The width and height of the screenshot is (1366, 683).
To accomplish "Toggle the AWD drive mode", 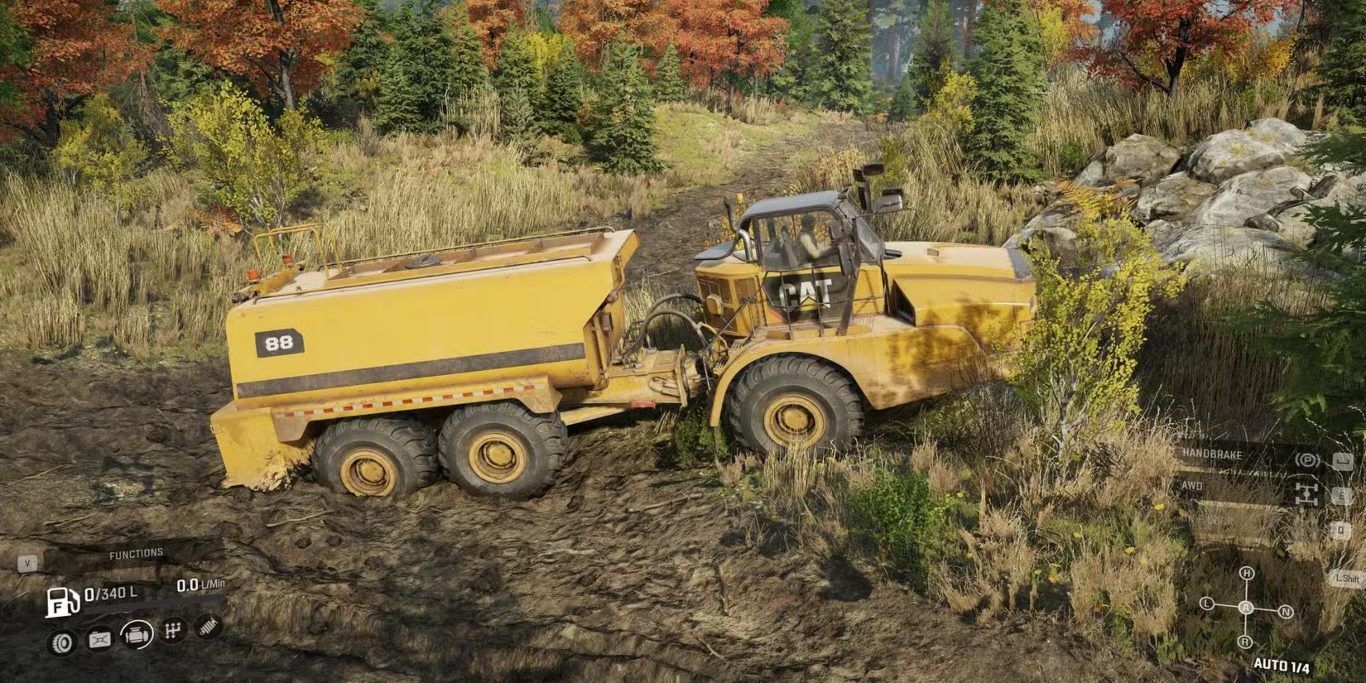I will pyautogui.click(x=1306, y=492).
